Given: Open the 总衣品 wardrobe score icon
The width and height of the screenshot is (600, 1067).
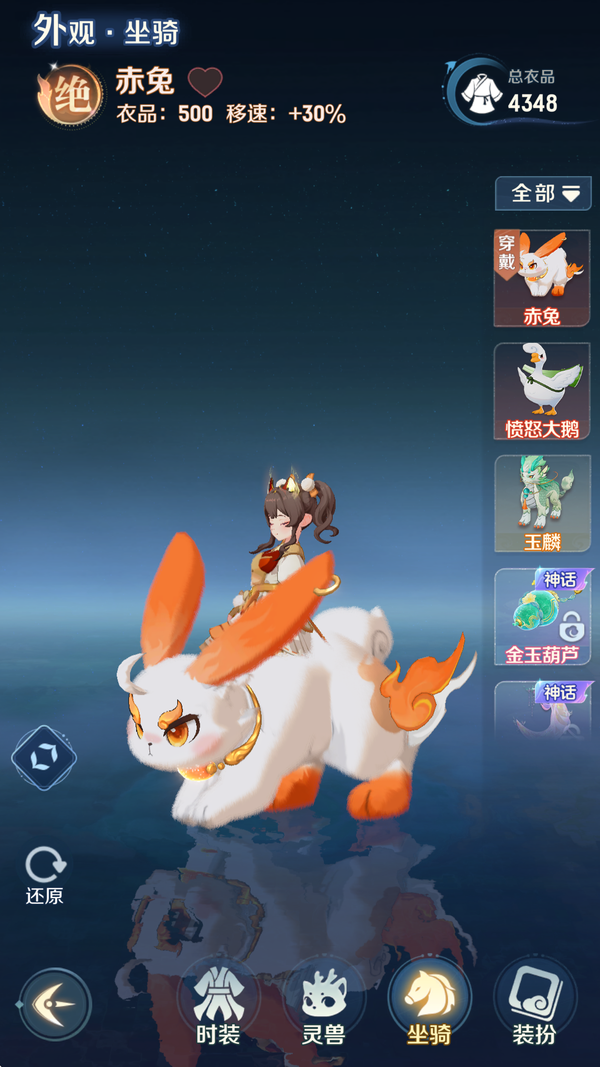Looking at the screenshot, I should pos(482,92).
